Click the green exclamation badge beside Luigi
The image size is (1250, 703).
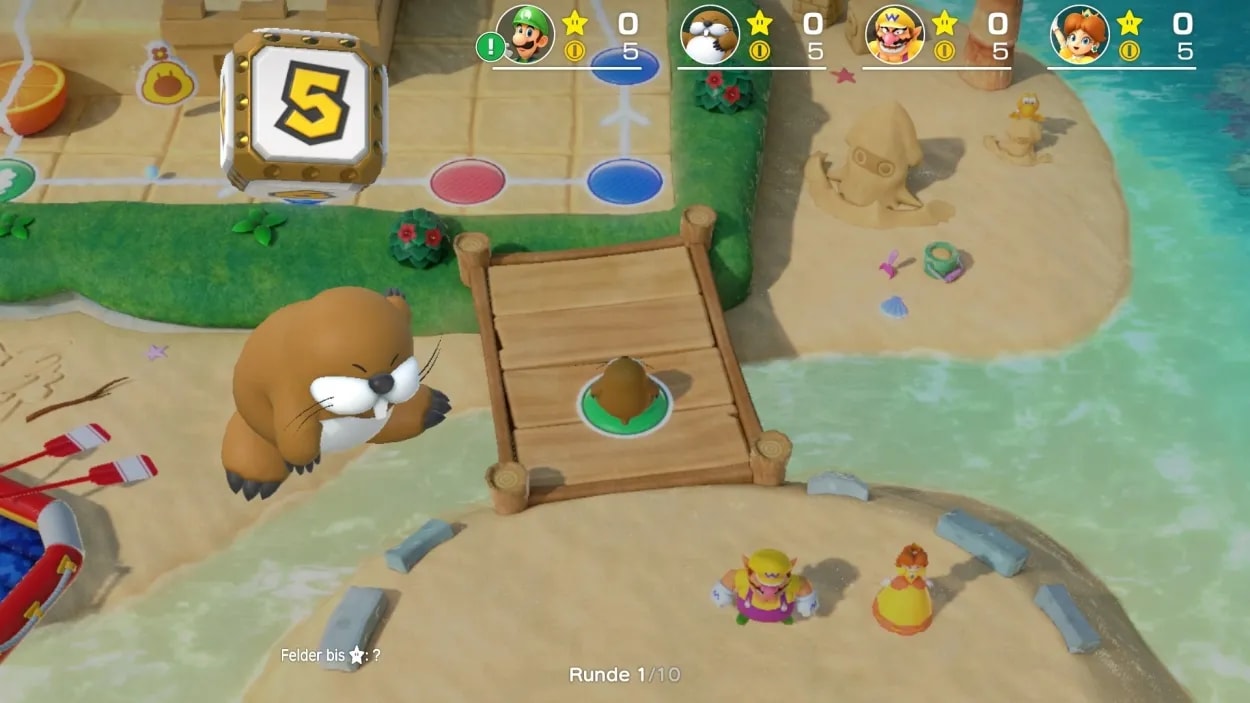[x=490, y=46]
